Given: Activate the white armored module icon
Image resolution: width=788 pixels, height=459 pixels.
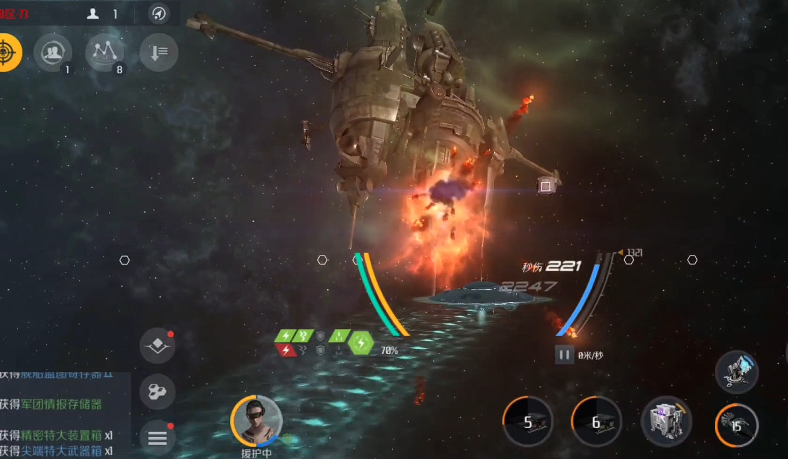Looking at the screenshot, I should [x=665, y=421].
